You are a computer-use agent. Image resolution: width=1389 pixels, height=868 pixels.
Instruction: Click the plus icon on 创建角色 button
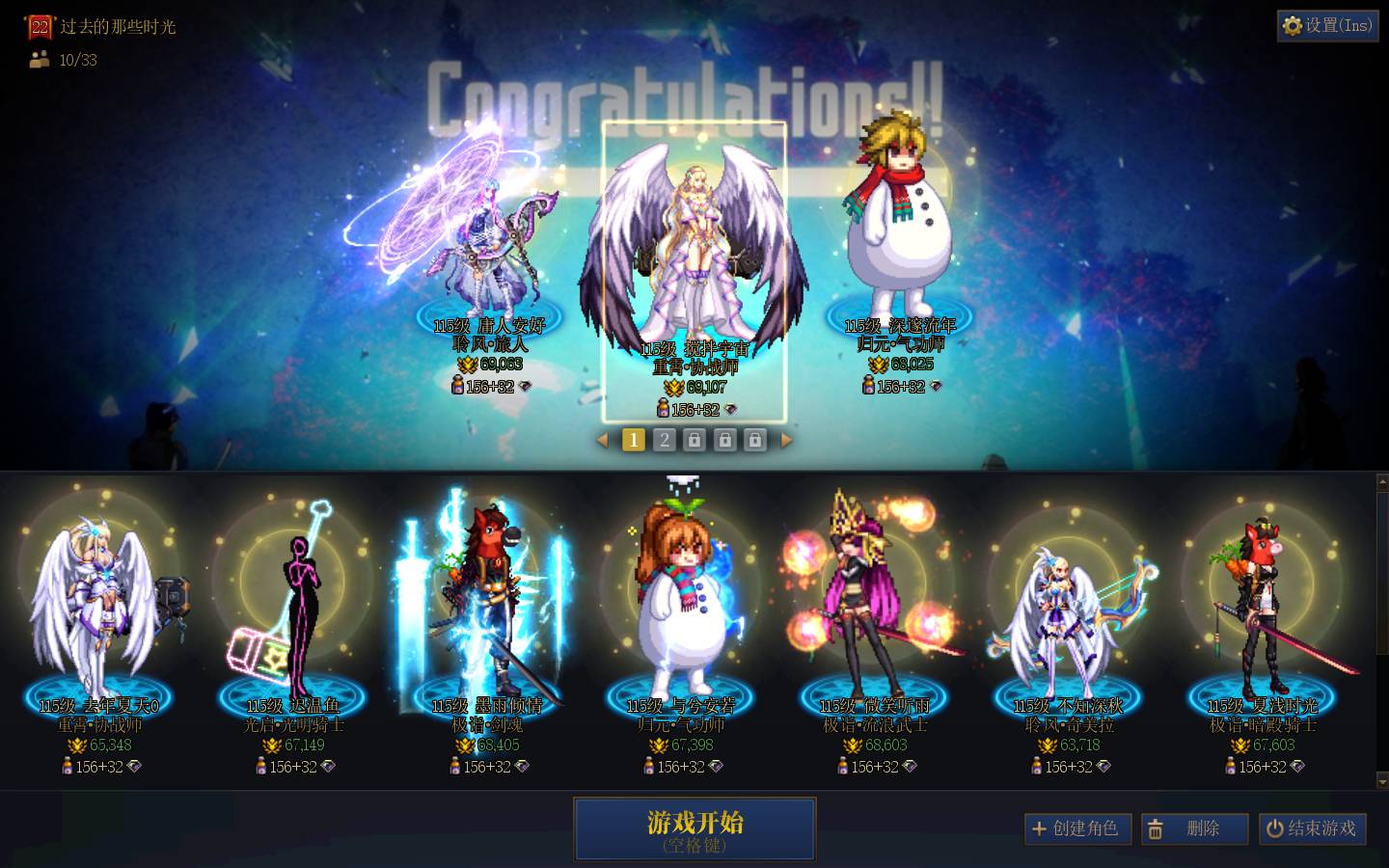(1040, 828)
